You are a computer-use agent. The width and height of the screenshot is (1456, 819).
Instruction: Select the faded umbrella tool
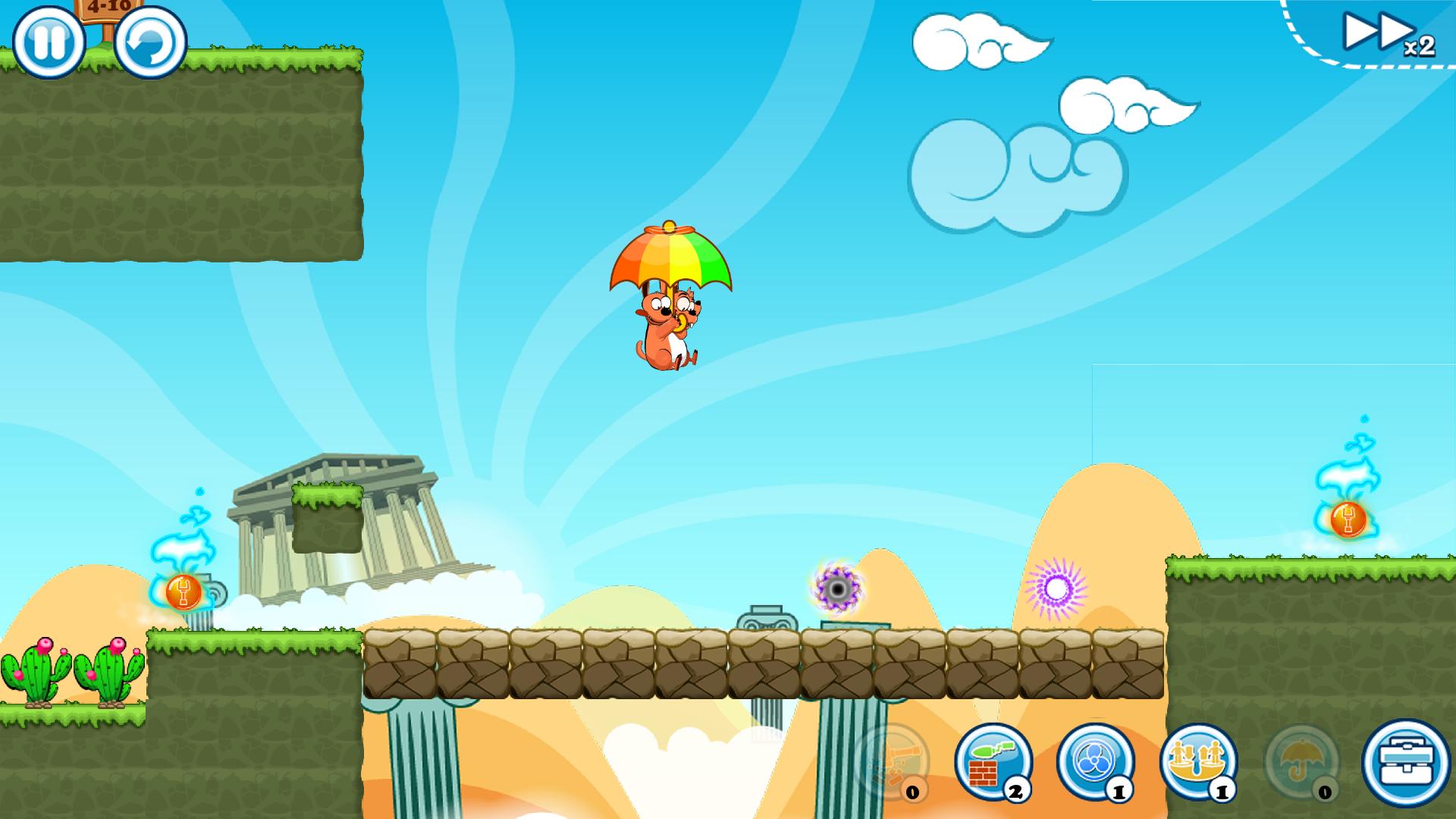coord(1301,761)
